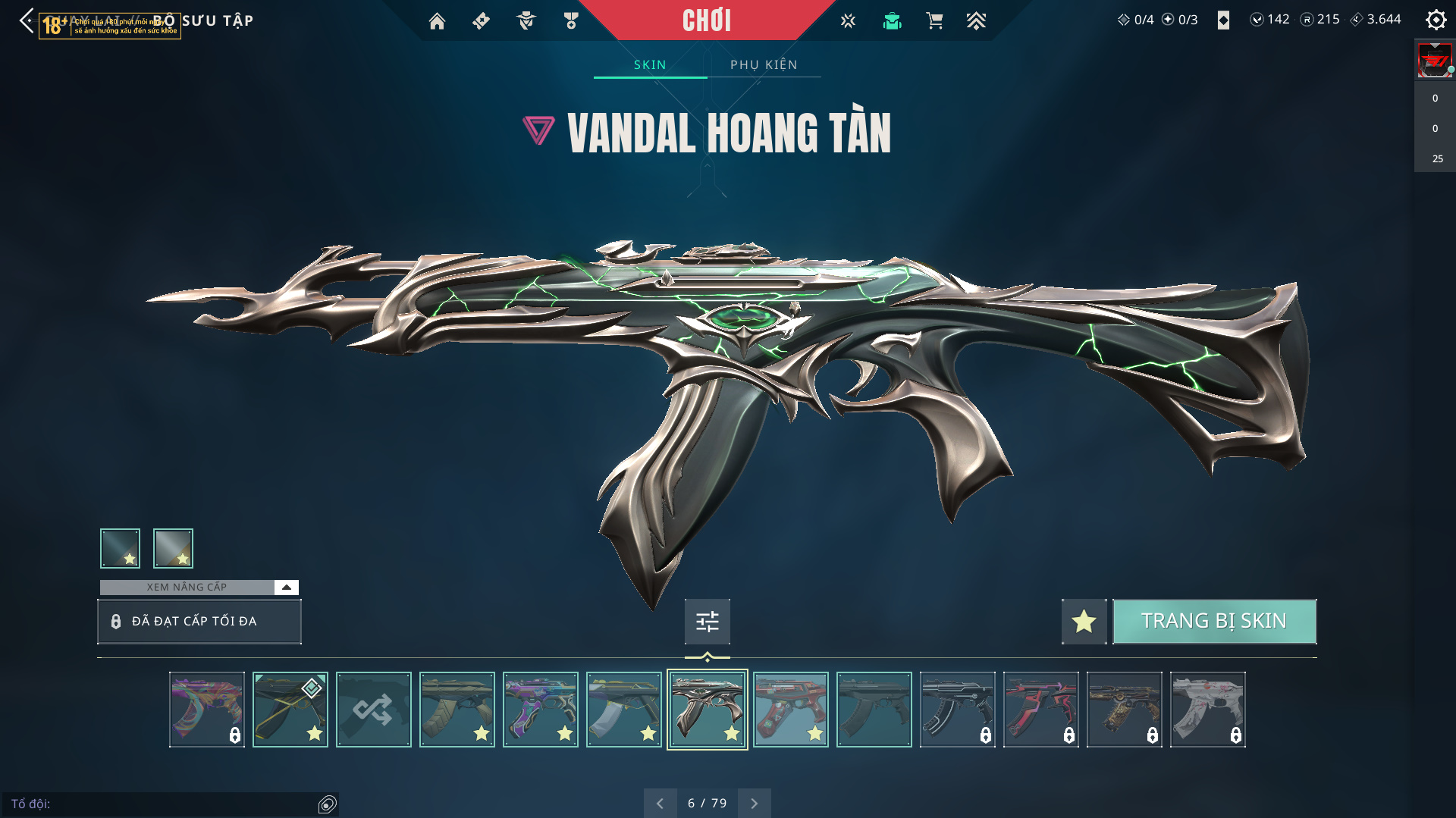The width and height of the screenshot is (1456, 818).
Task: Click the CHƠI play button
Action: point(706,20)
